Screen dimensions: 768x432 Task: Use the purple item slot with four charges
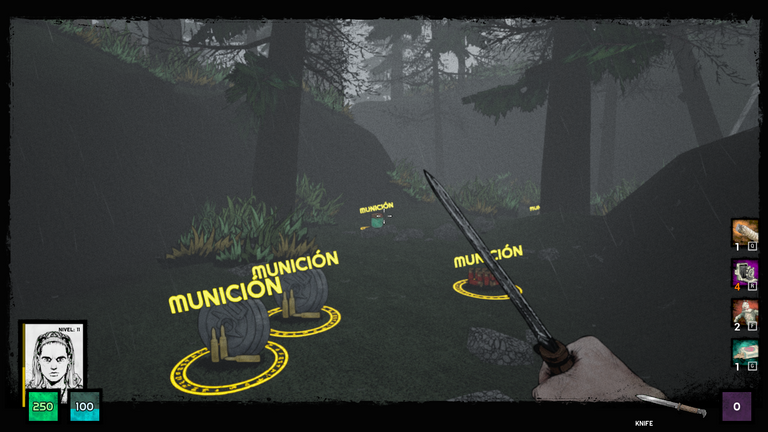(744, 272)
